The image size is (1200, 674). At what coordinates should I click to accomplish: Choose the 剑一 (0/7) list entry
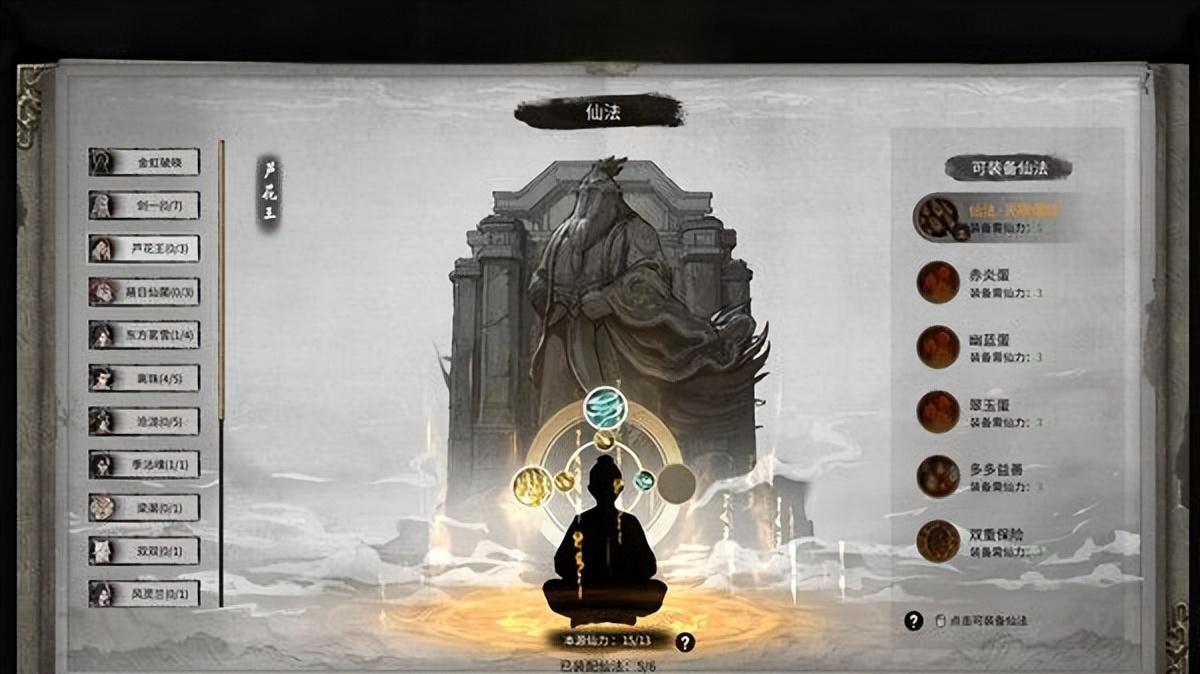click(x=144, y=205)
